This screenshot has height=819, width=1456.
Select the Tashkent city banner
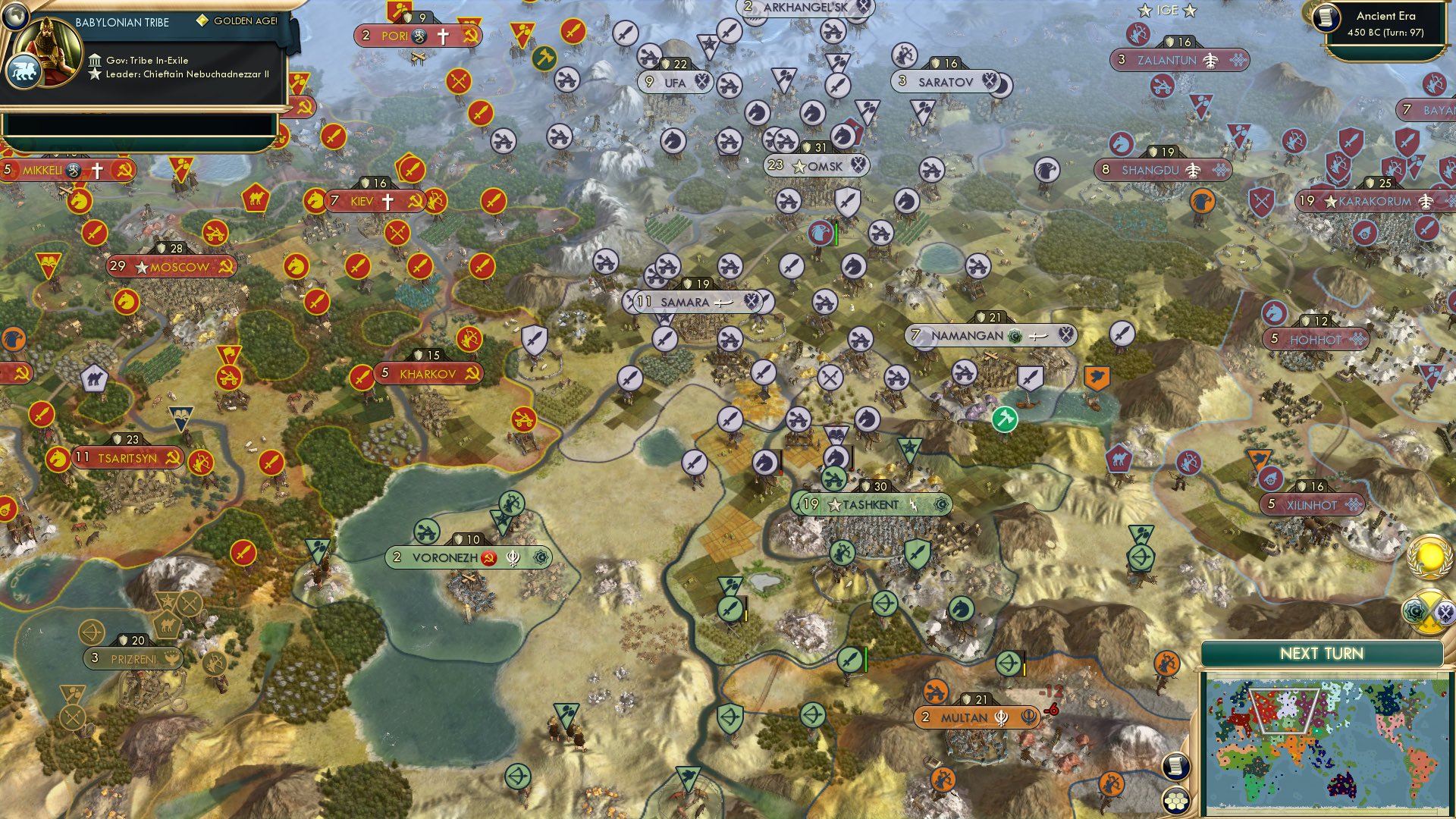coord(868,503)
